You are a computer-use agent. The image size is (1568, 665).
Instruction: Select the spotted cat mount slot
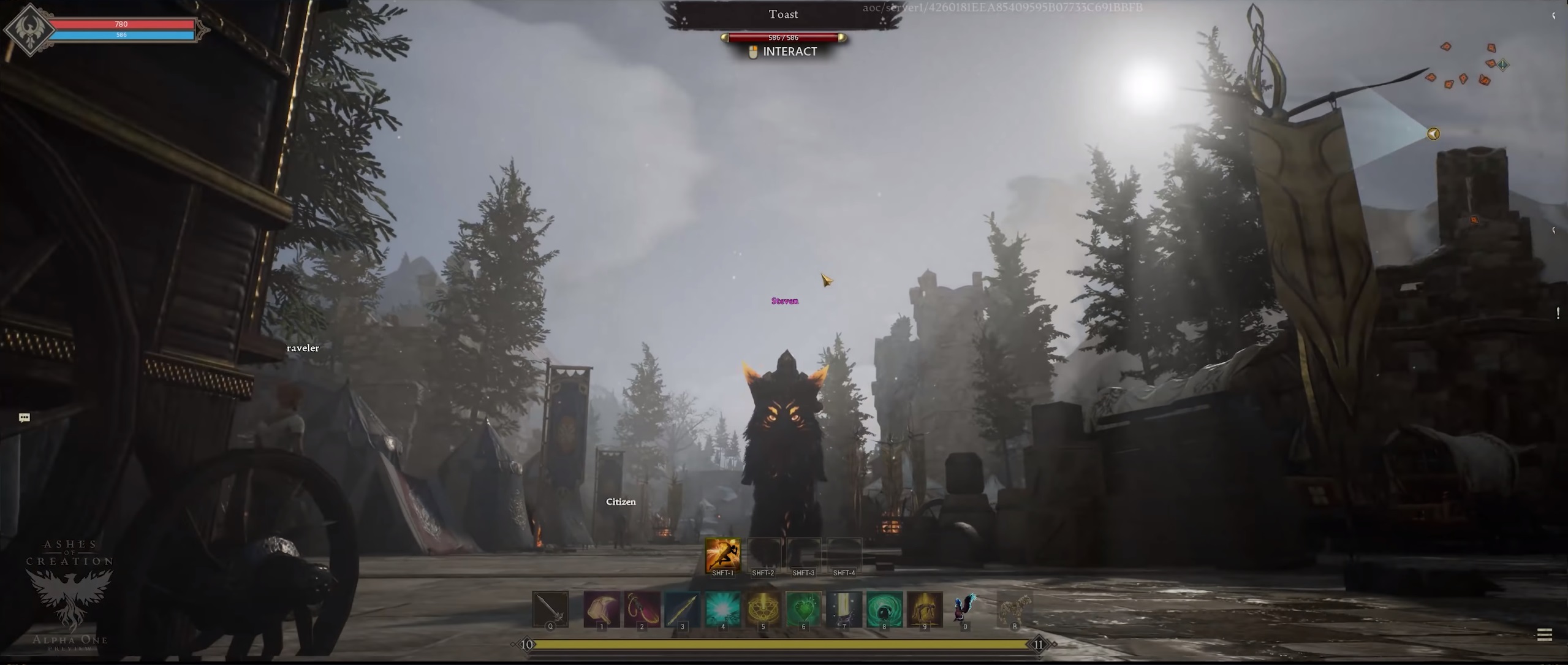[1014, 609]
